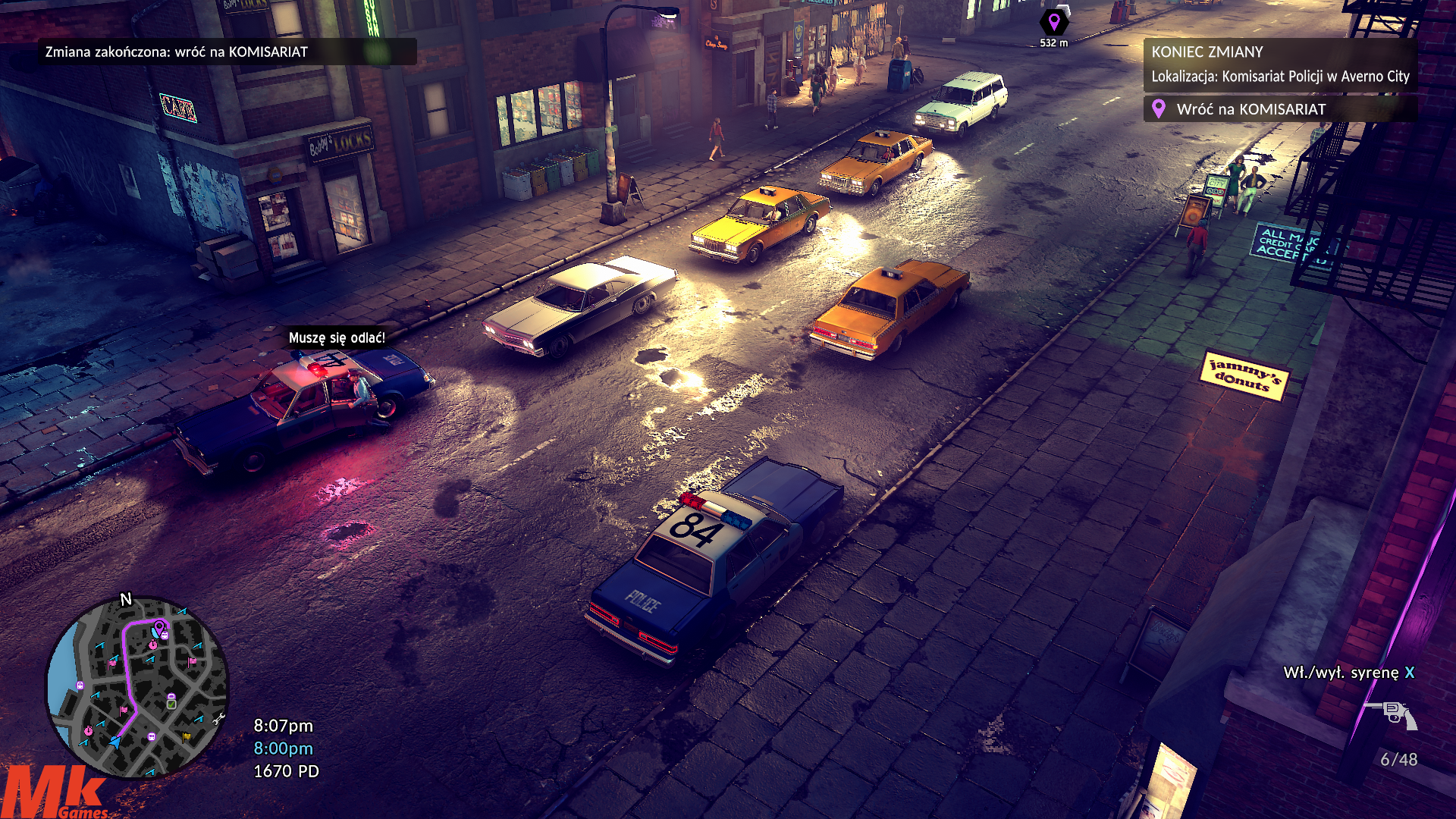Open the circular city minimap
Screen dimensions: 1456x819
[137, 687]
